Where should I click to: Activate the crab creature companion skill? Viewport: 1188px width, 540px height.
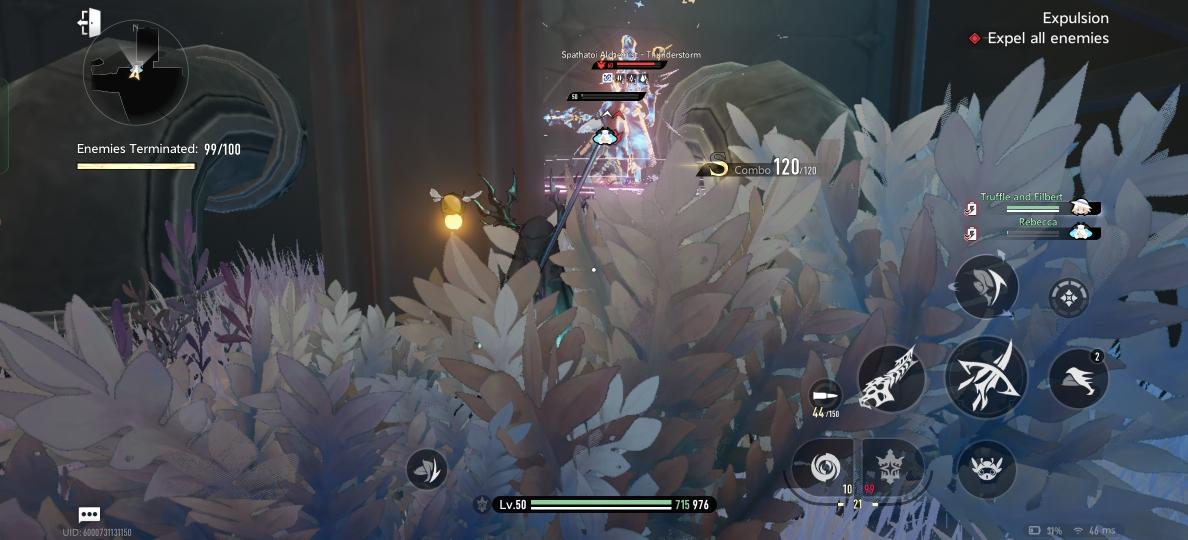(x=986, y=468)
